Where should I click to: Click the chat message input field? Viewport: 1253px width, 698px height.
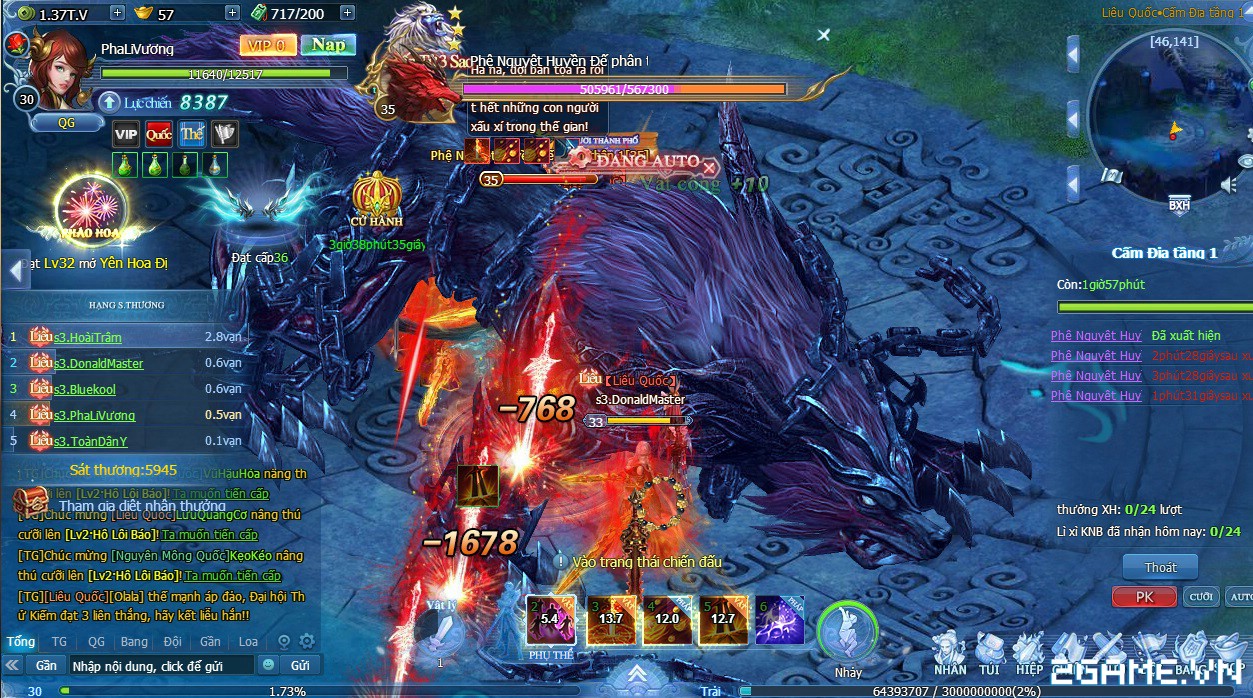[x=160, y=665]
